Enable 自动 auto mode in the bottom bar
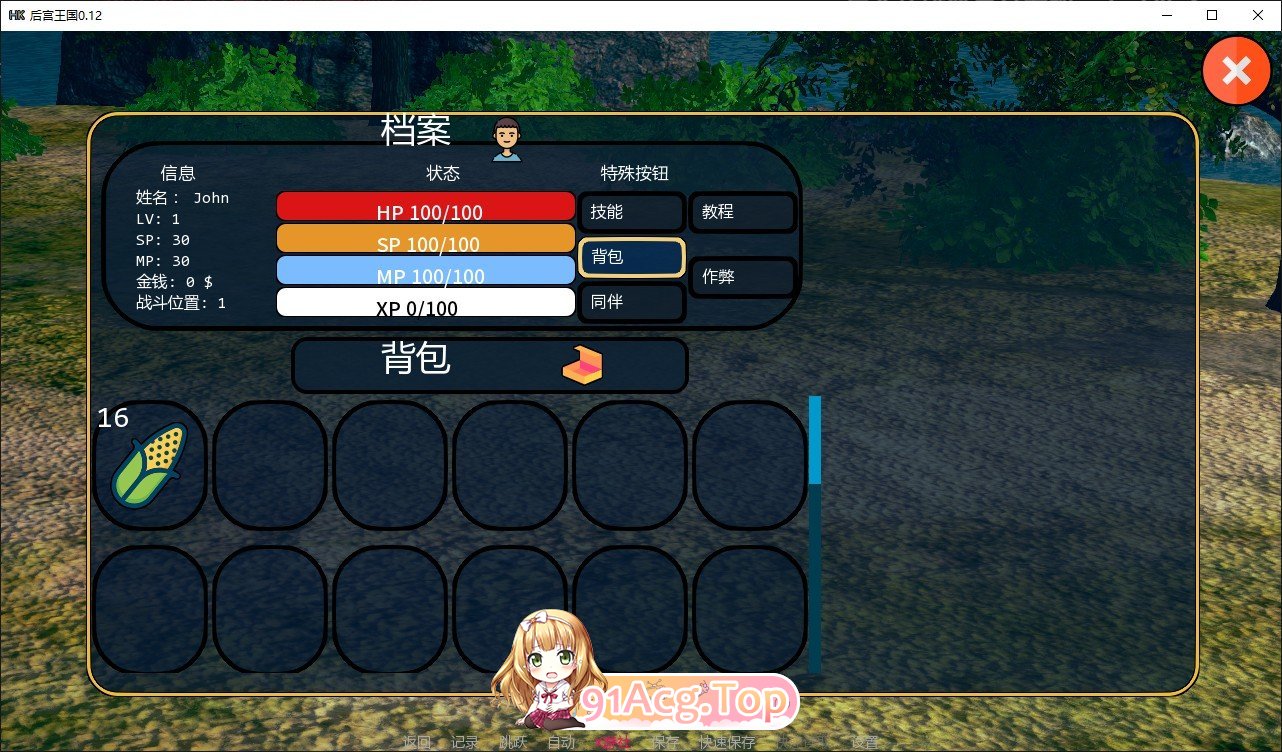The image size is (1282, 752). point(561,742)
